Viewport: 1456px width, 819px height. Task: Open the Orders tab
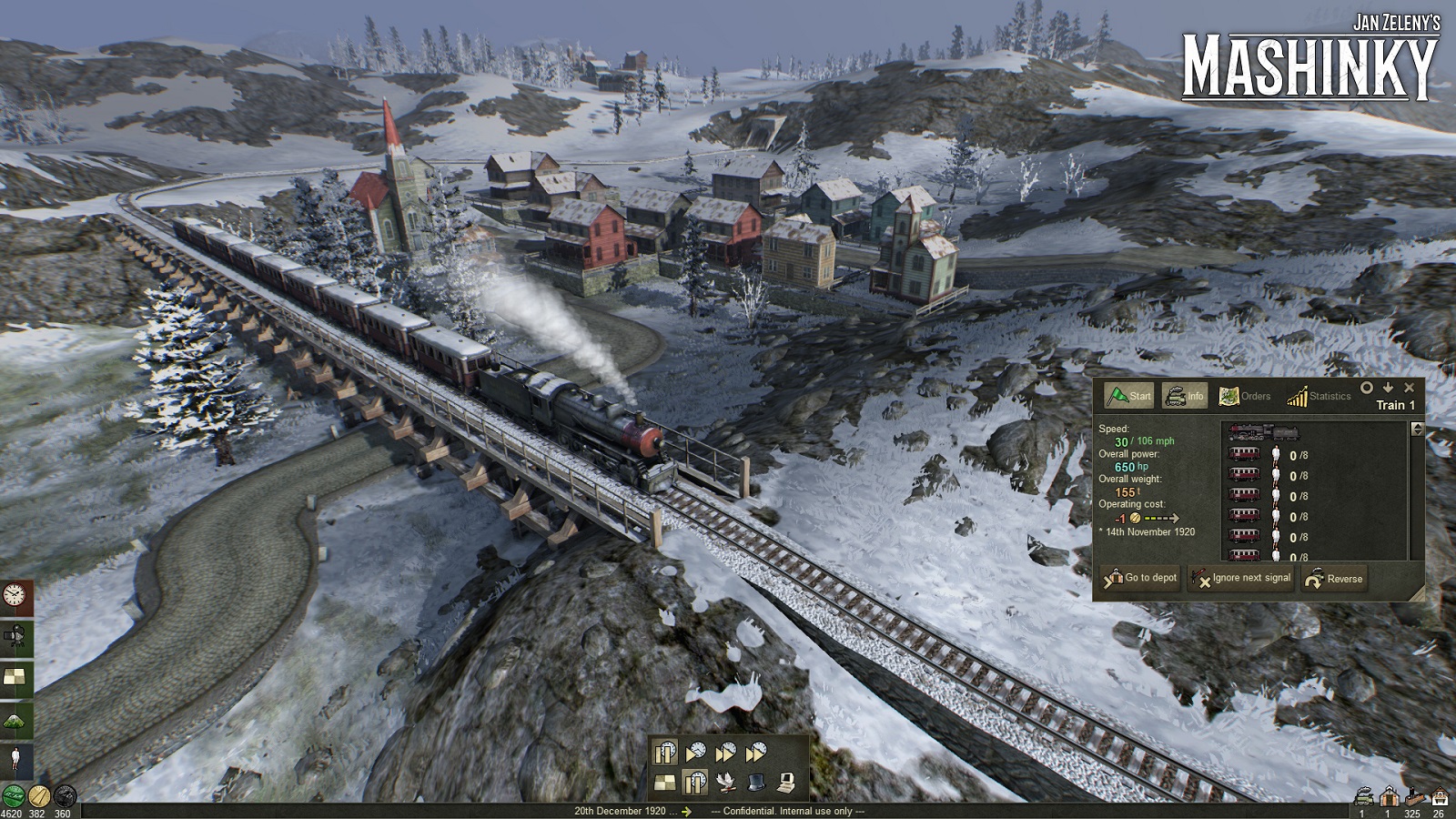(1244, 396)
